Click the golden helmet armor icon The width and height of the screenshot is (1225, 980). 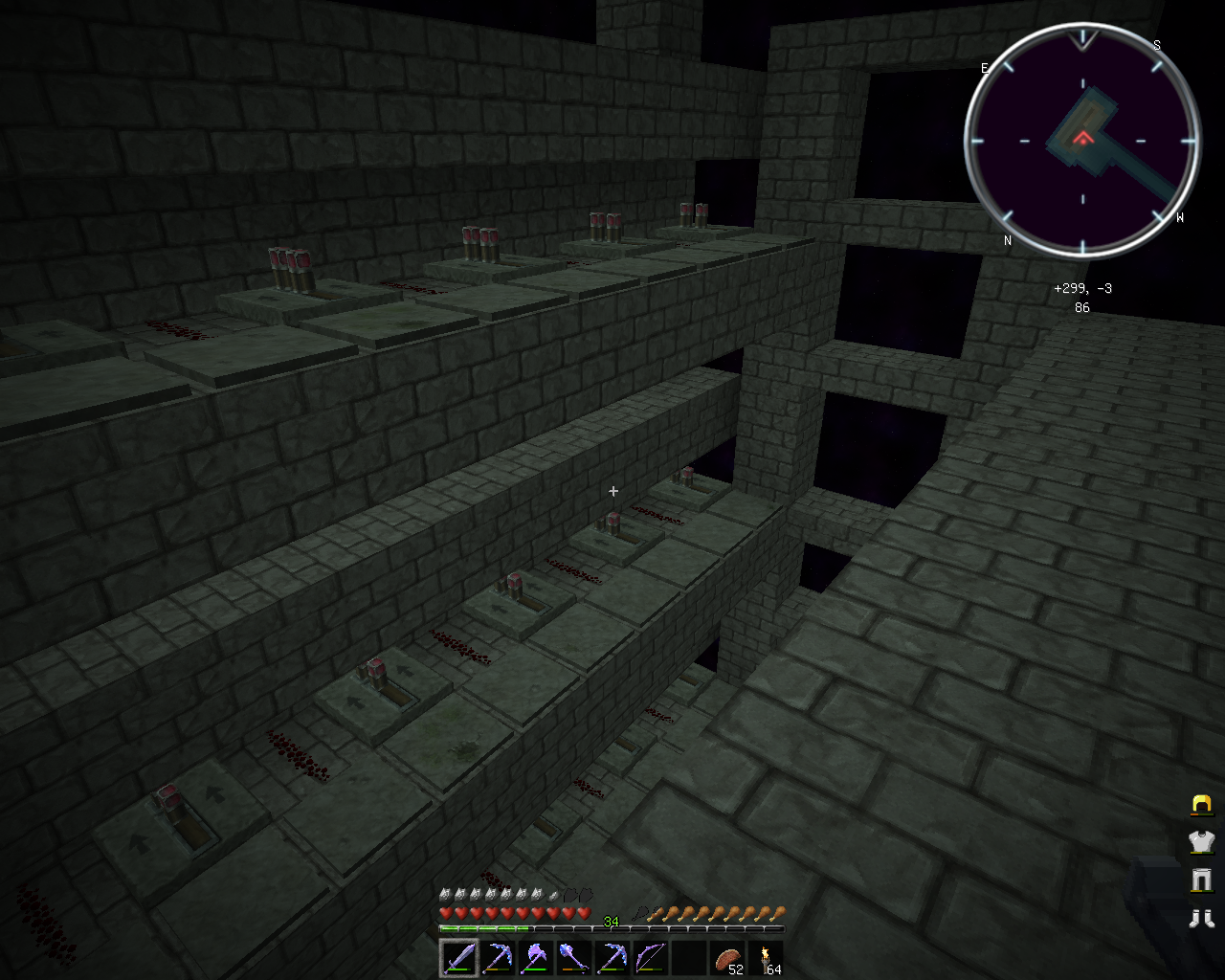tap(1201, 804)
